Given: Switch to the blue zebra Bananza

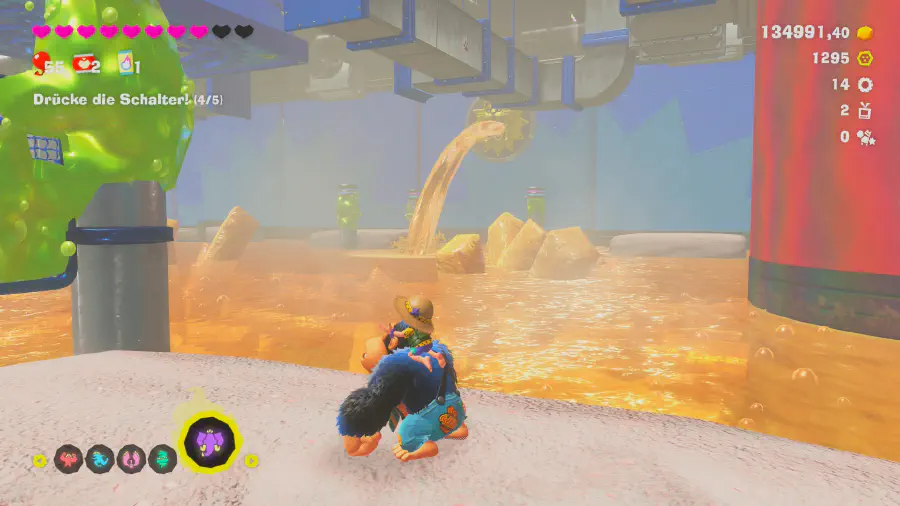Looking at the screenshot, I should point(100,459).
